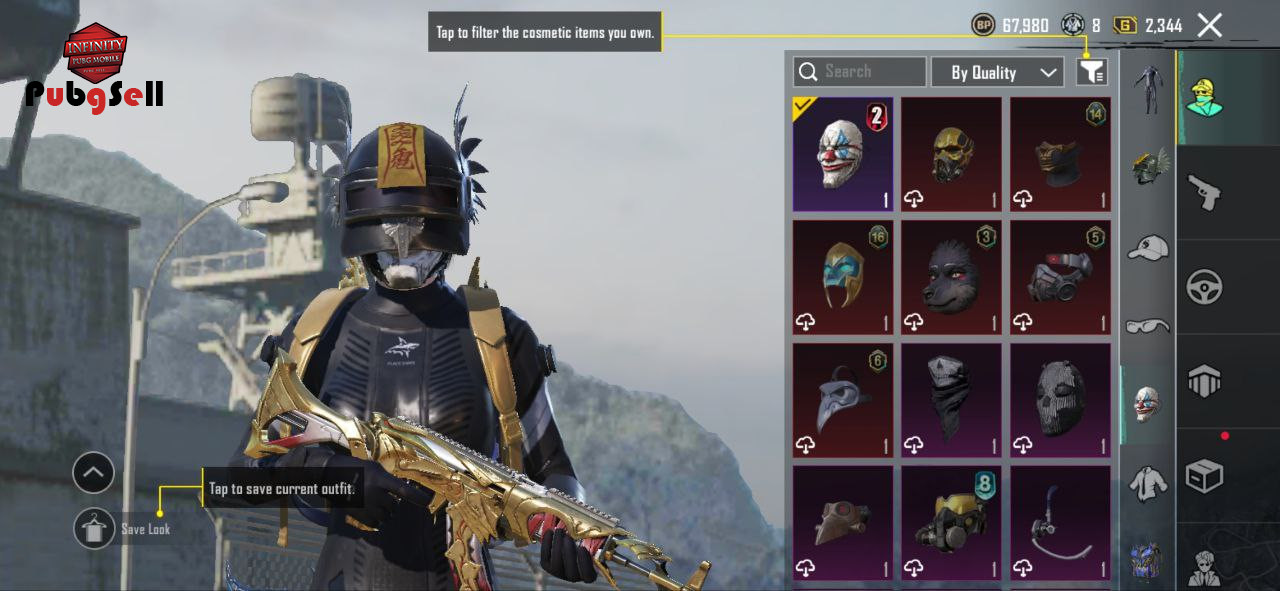Open the box crate inventory tab
The width and height of the screenshot is (1280, 591).
pos(1205,476)
